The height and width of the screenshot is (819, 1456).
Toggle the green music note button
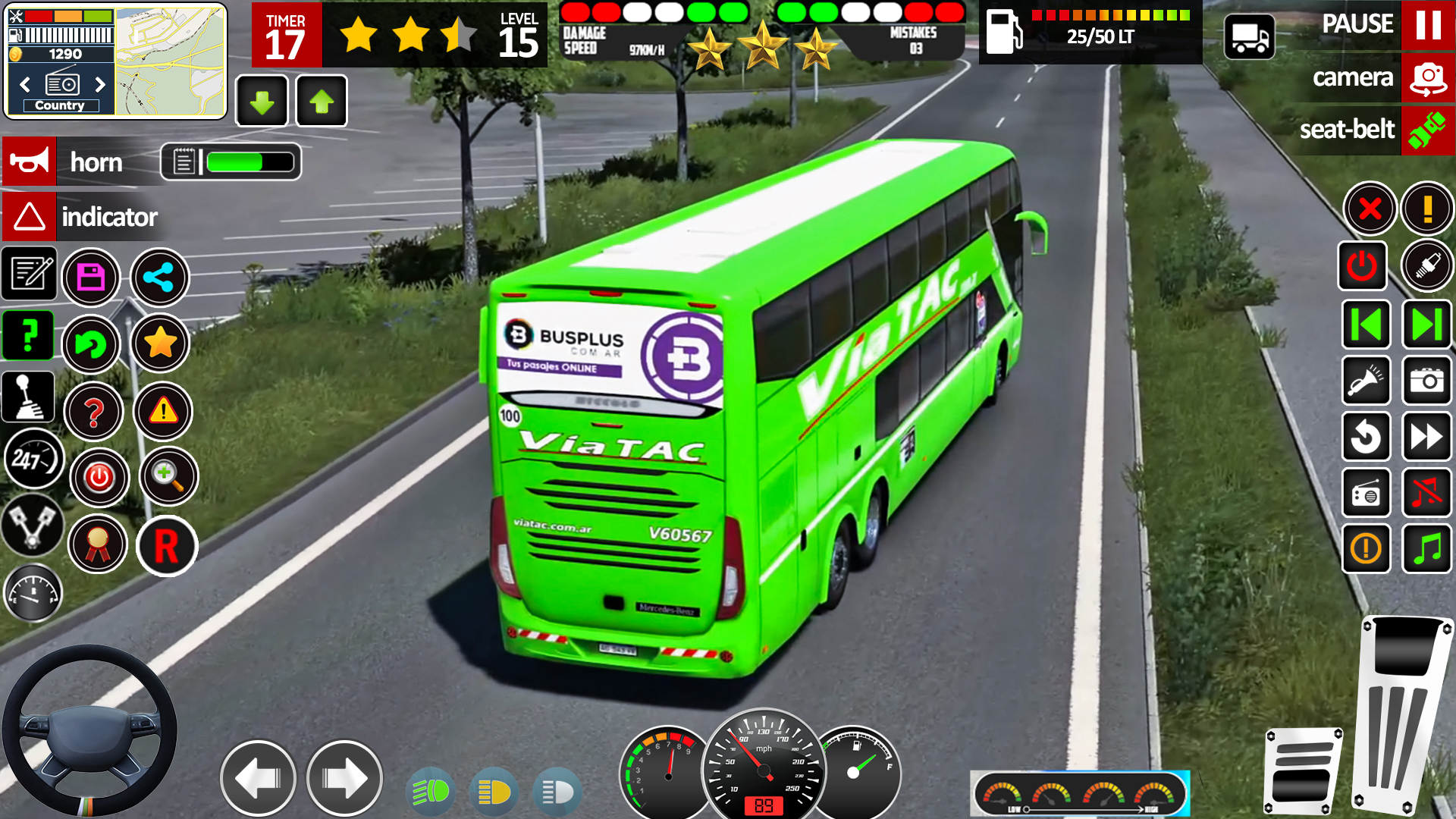(x=1427, y=548)
